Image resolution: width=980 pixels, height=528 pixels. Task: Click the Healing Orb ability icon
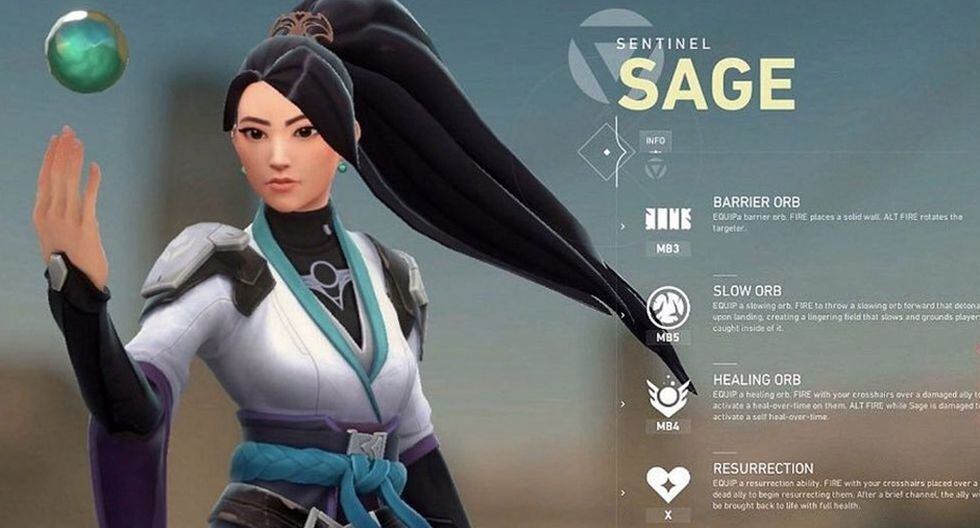coord(668,397)
